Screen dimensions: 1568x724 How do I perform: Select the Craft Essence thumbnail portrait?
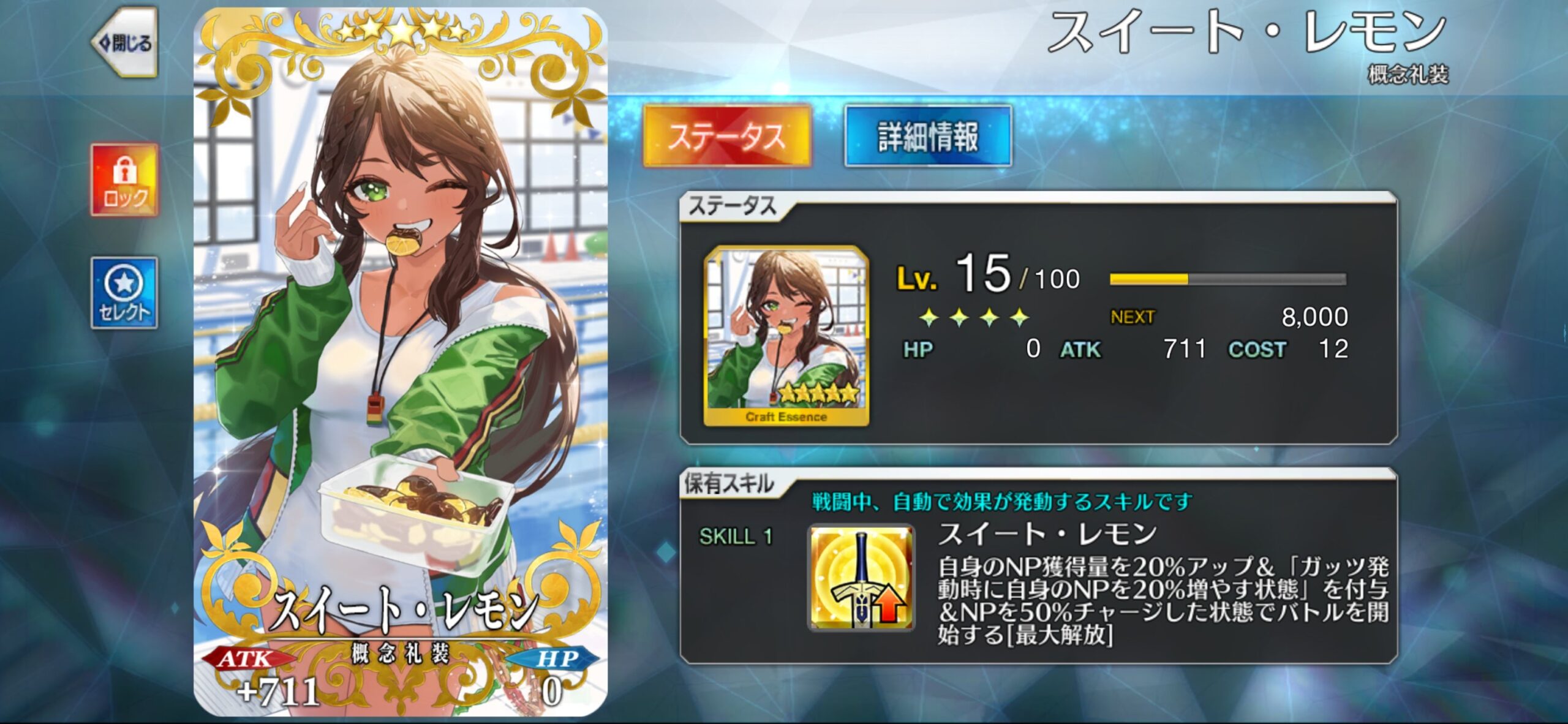[x=786, y=336]
